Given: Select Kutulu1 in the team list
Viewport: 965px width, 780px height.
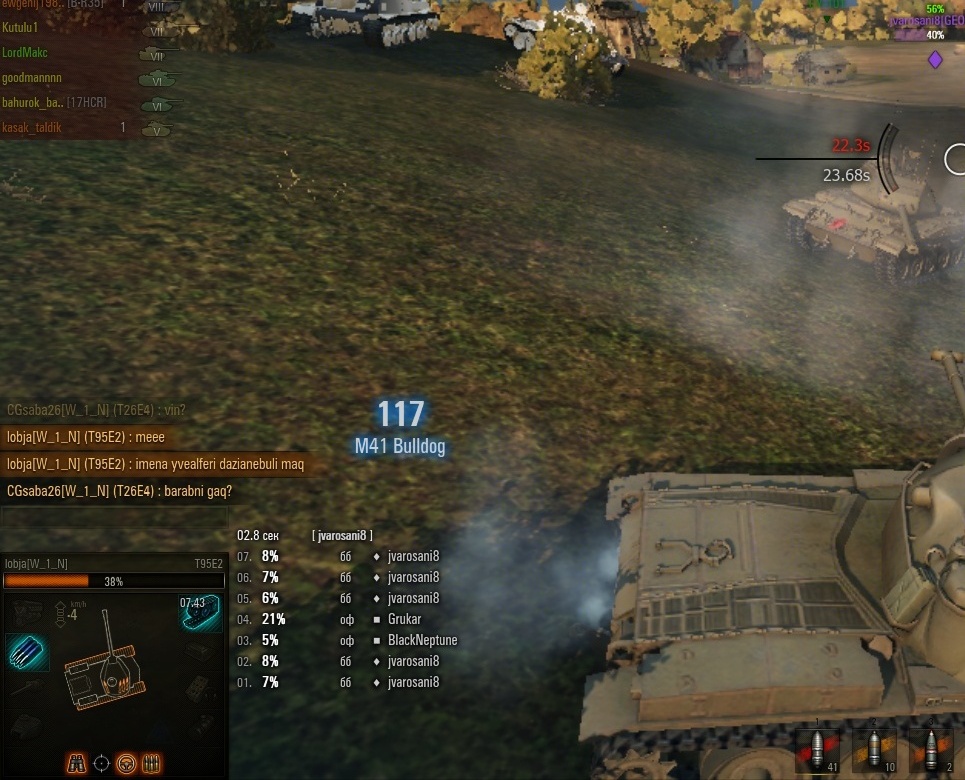Looking at the screenshot, I should click(x=28, y=28).
